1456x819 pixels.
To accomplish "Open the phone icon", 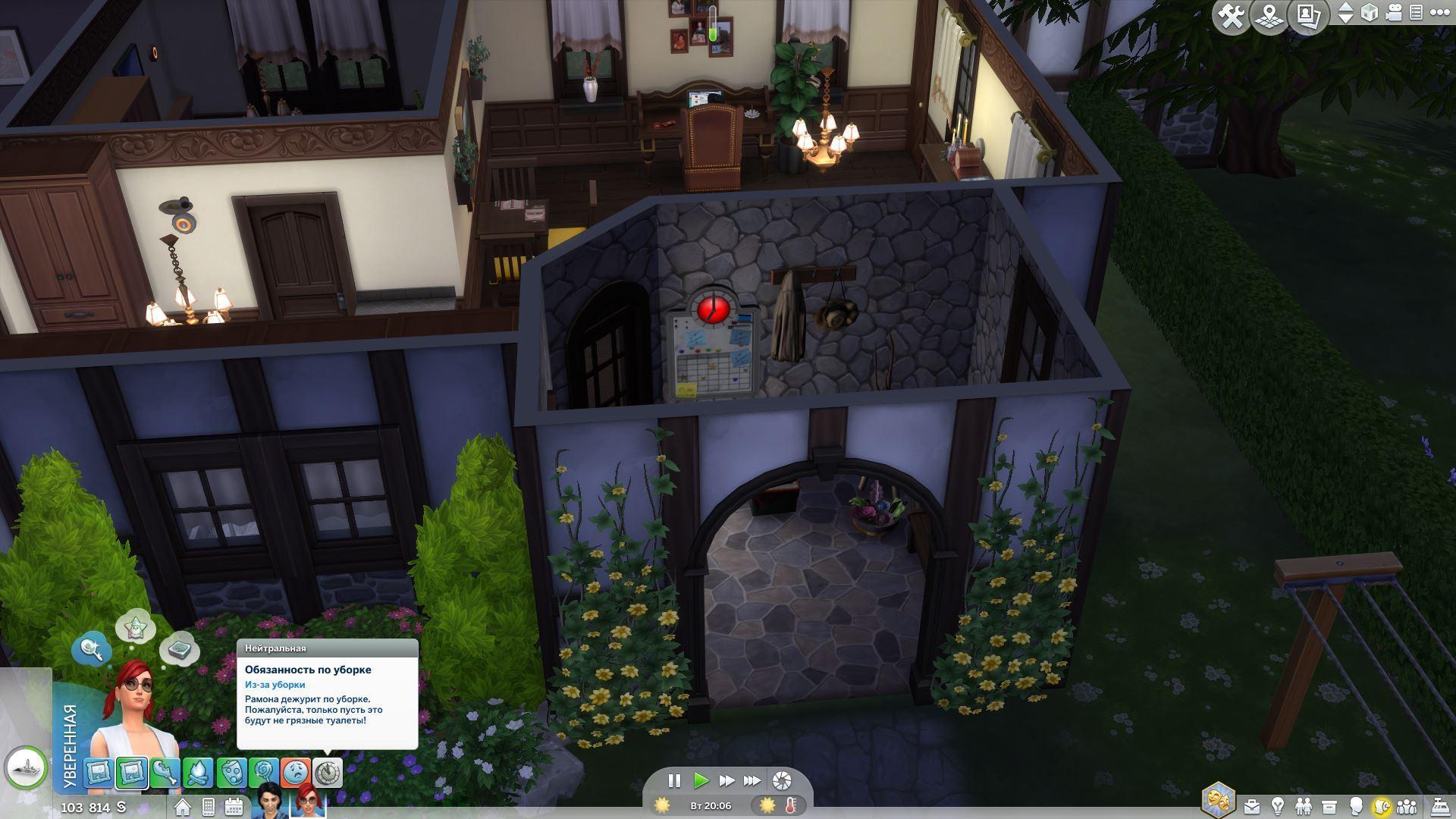I will pyautogui.click(x=209, y=807).
